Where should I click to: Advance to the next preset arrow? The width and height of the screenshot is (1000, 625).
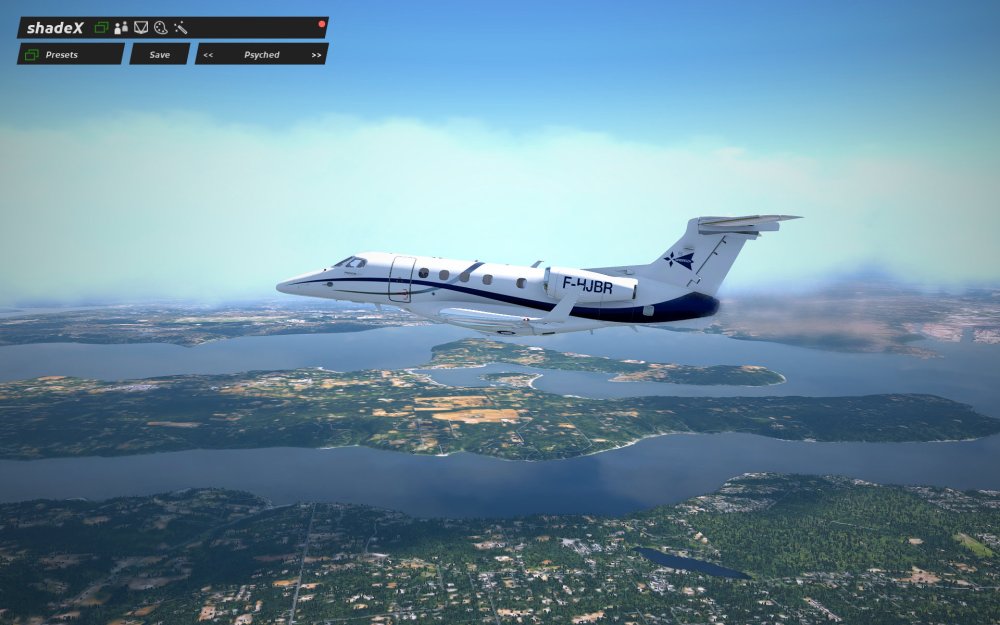click(316, 55)
